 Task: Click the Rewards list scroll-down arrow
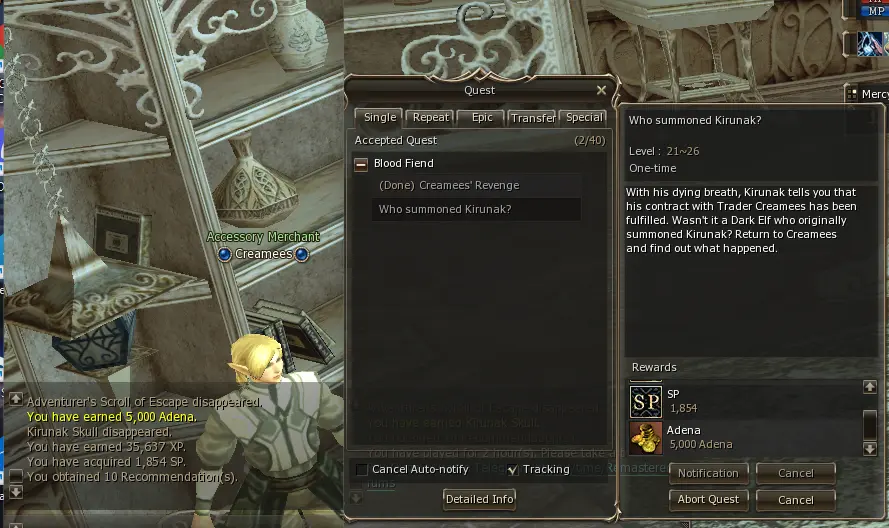(870, 449)
